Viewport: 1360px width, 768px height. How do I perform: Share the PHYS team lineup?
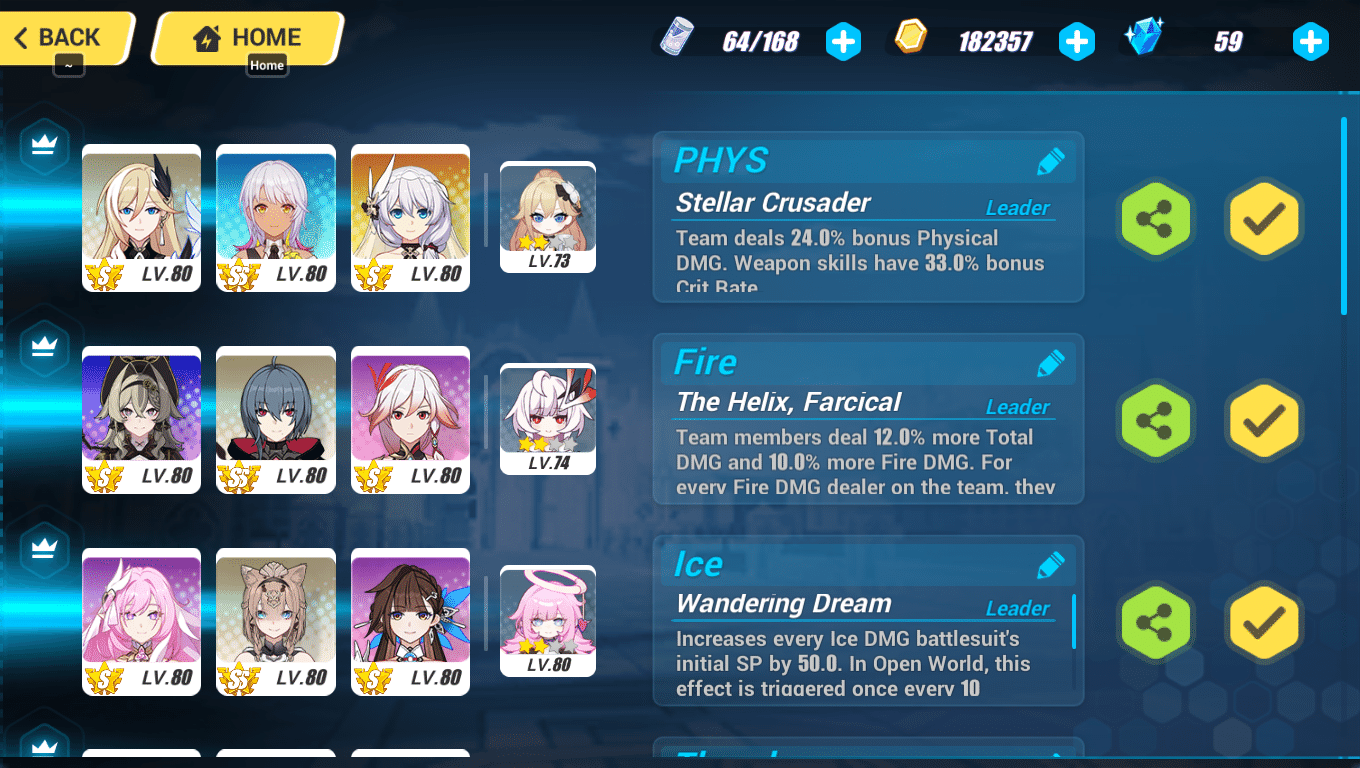pyautogui.click(x=1155, y=219)
